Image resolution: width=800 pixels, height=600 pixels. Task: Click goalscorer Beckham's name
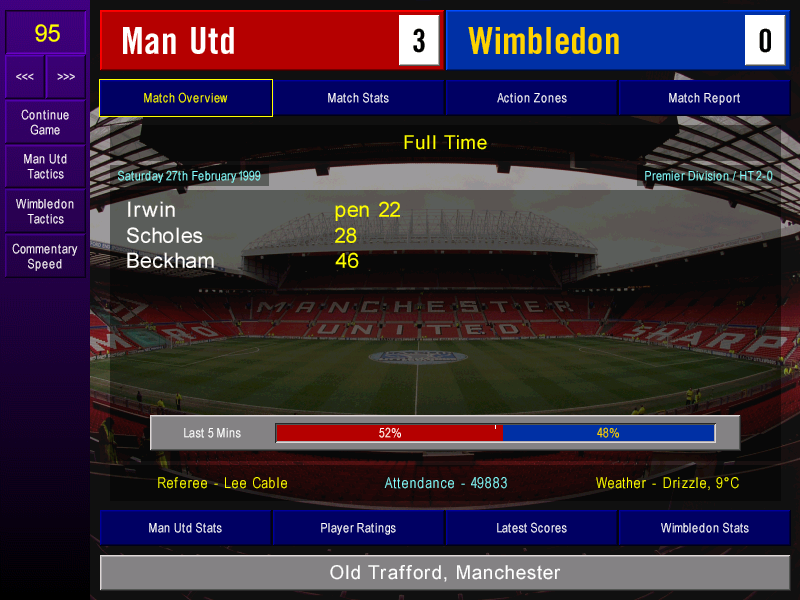point(170,261)
